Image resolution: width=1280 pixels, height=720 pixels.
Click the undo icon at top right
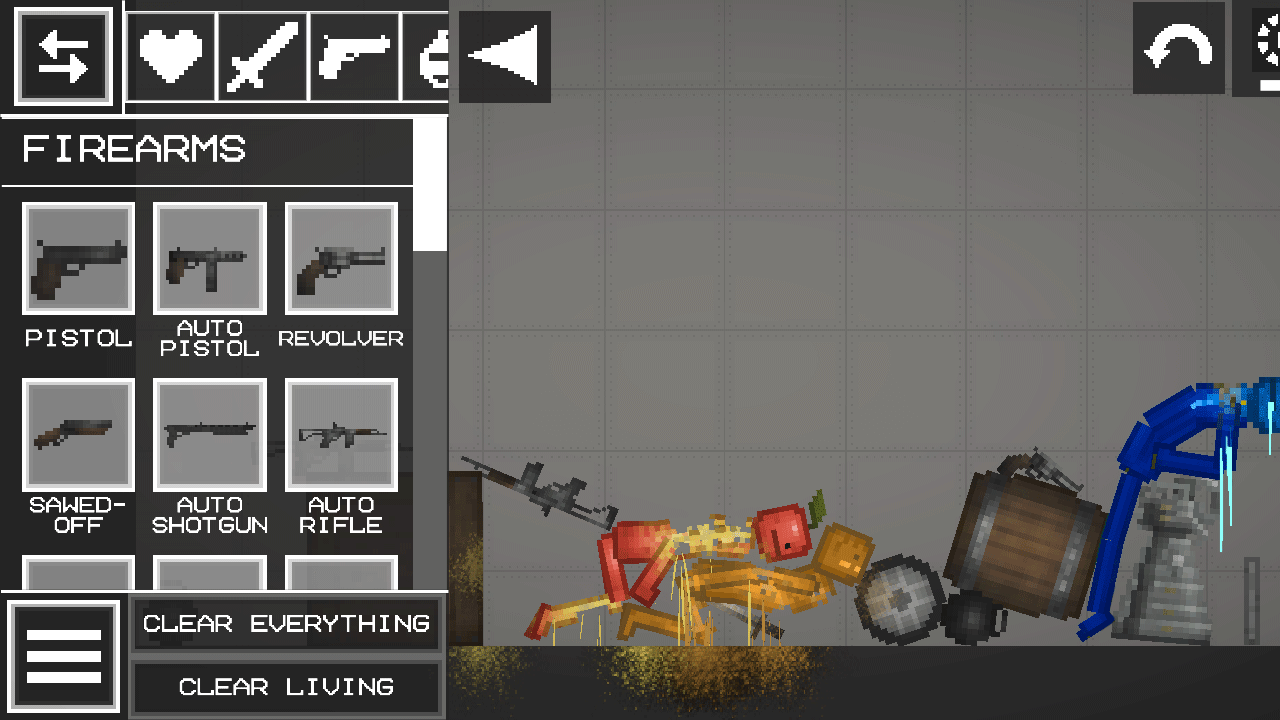(1178, 49)
